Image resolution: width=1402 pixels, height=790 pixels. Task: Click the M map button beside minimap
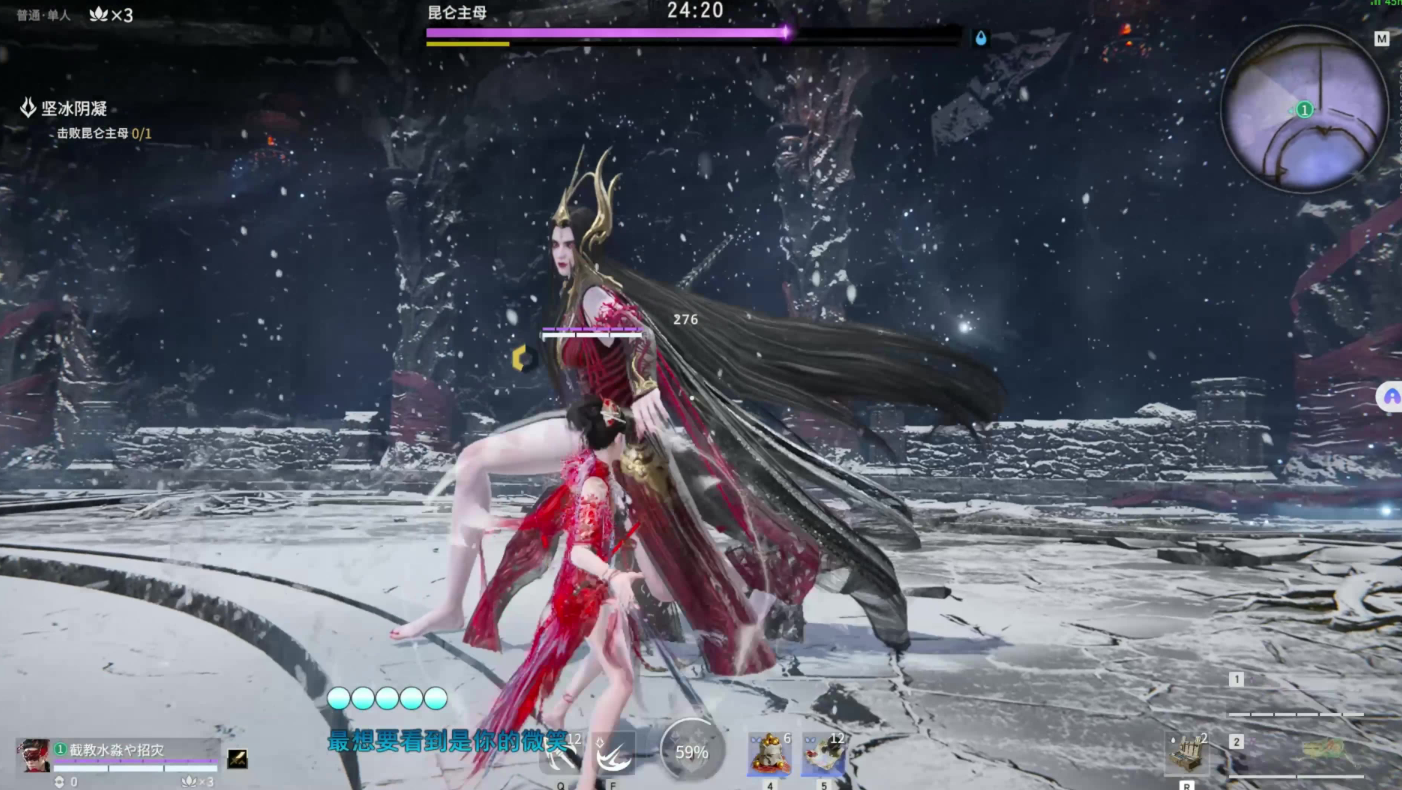pyautogui.click(x=1382, y=39)
